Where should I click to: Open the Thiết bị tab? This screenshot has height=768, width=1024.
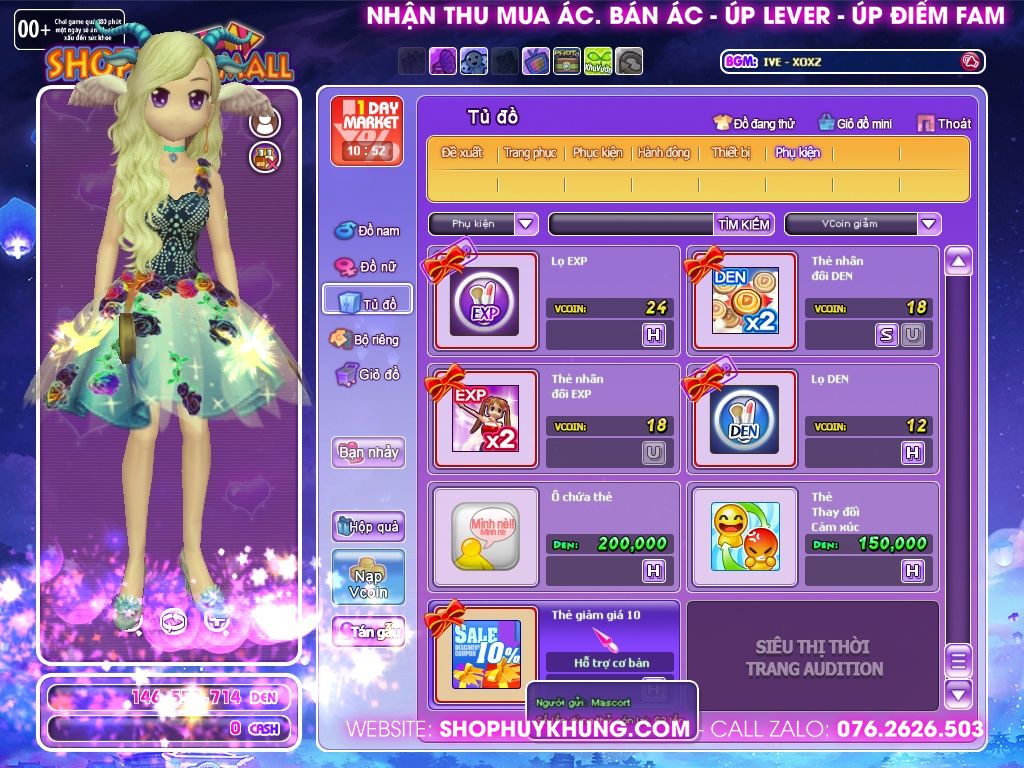point(731,153)
